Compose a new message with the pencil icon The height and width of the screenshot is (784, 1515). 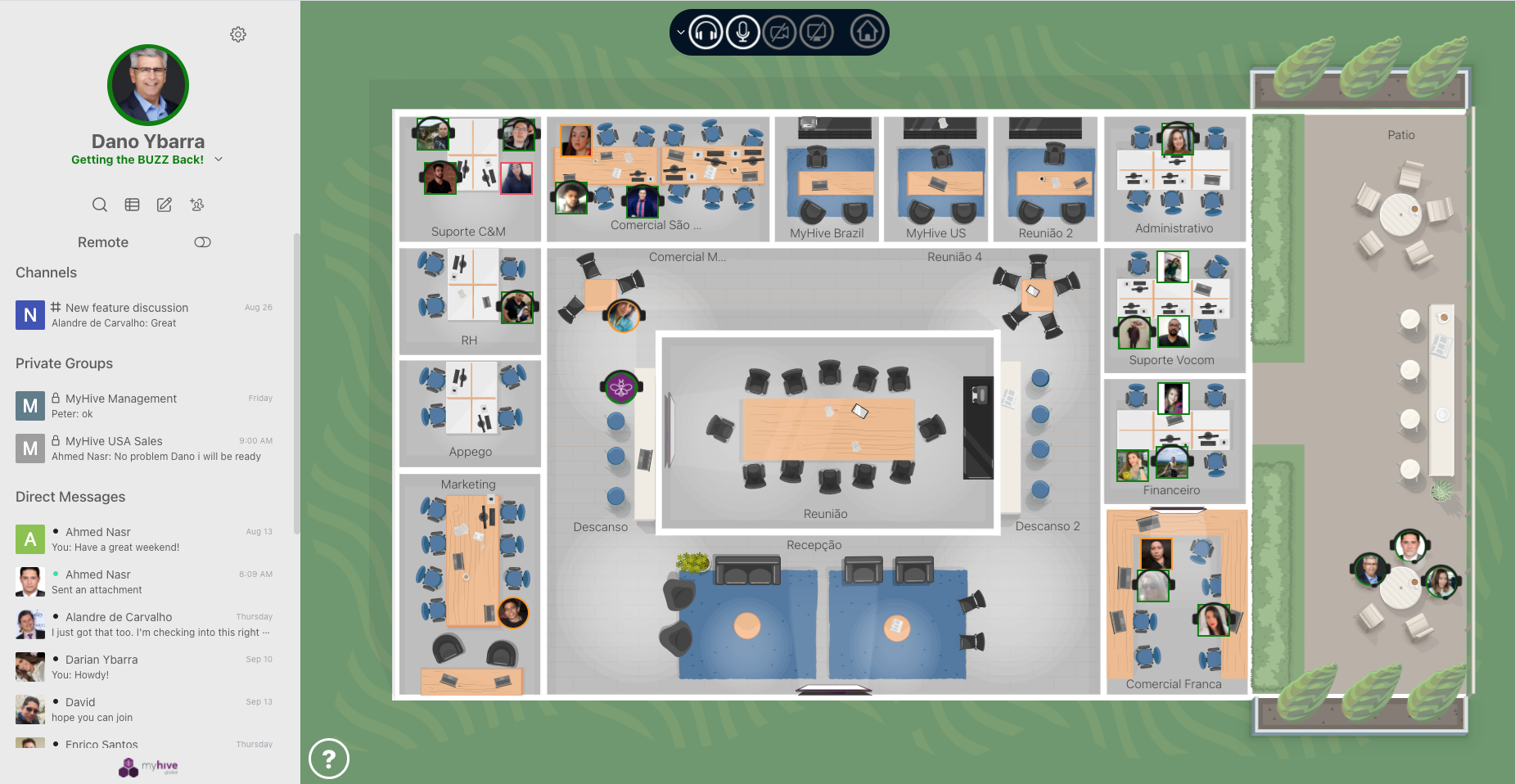click(x=164, y=205)
